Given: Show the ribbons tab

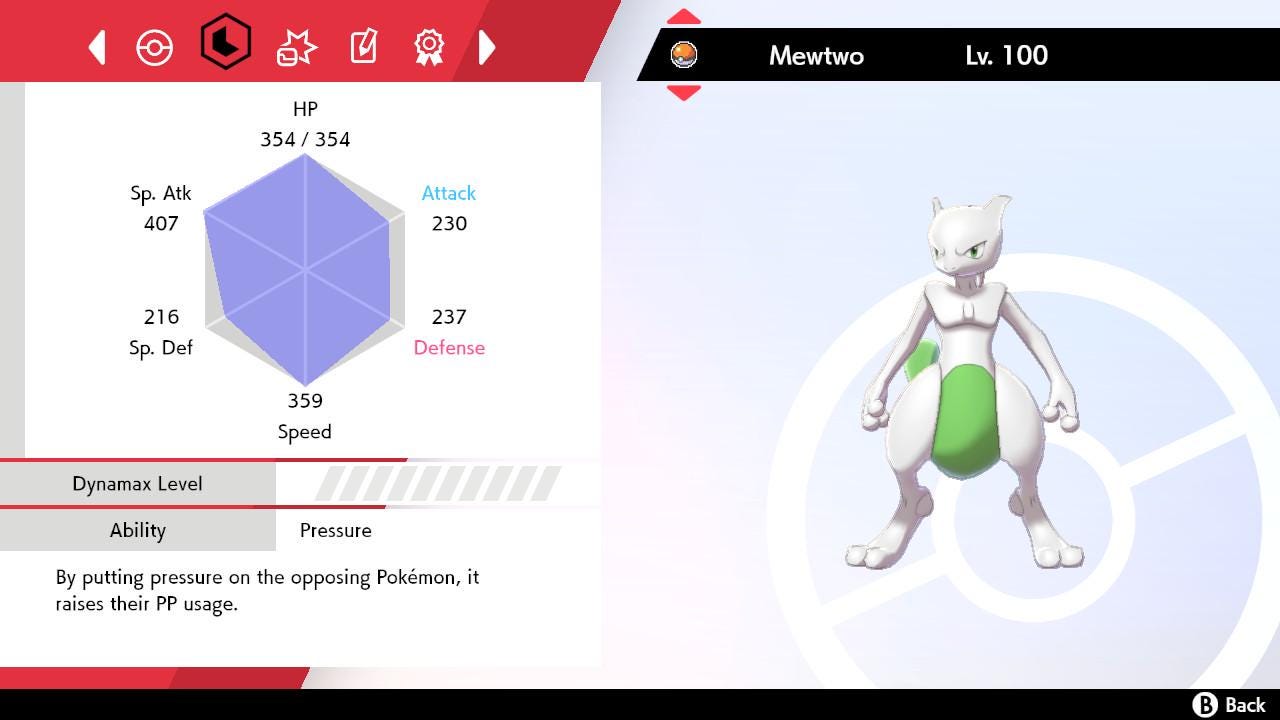Looking at the screenshot, I should [x=429, y=46].
